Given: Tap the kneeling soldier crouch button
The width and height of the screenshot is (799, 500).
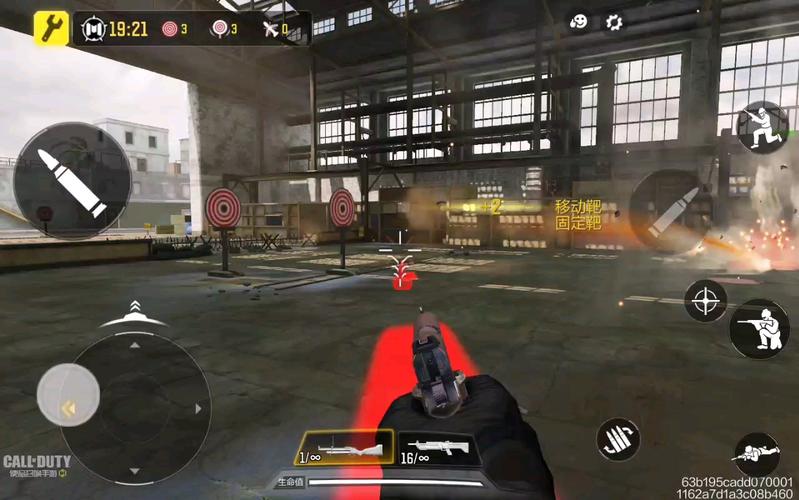Looking at the screenshot, I should 762,125.
